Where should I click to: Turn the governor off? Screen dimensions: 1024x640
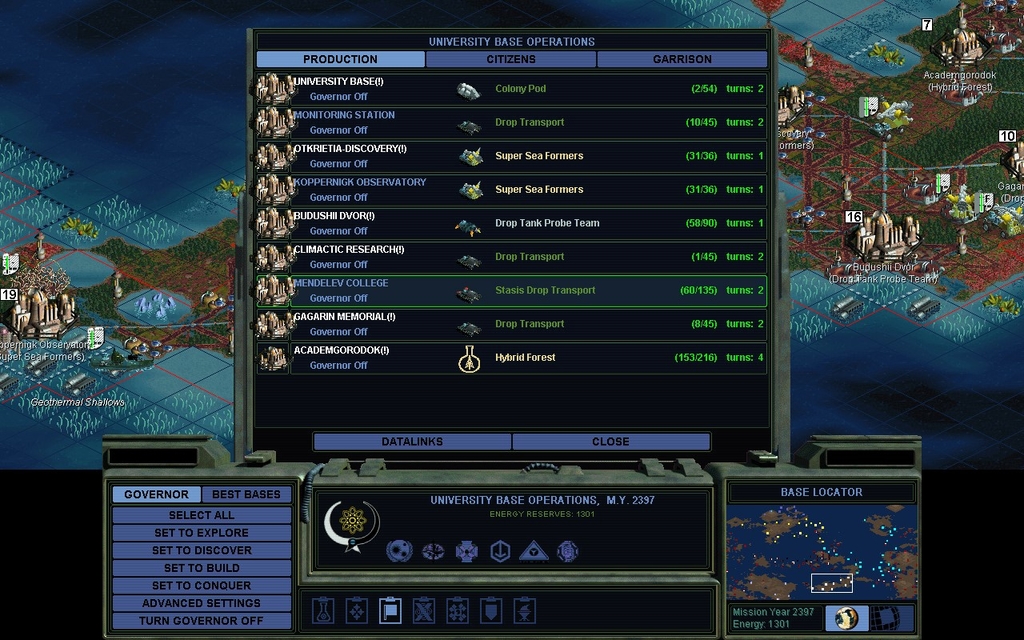click(x=201, y=620)
